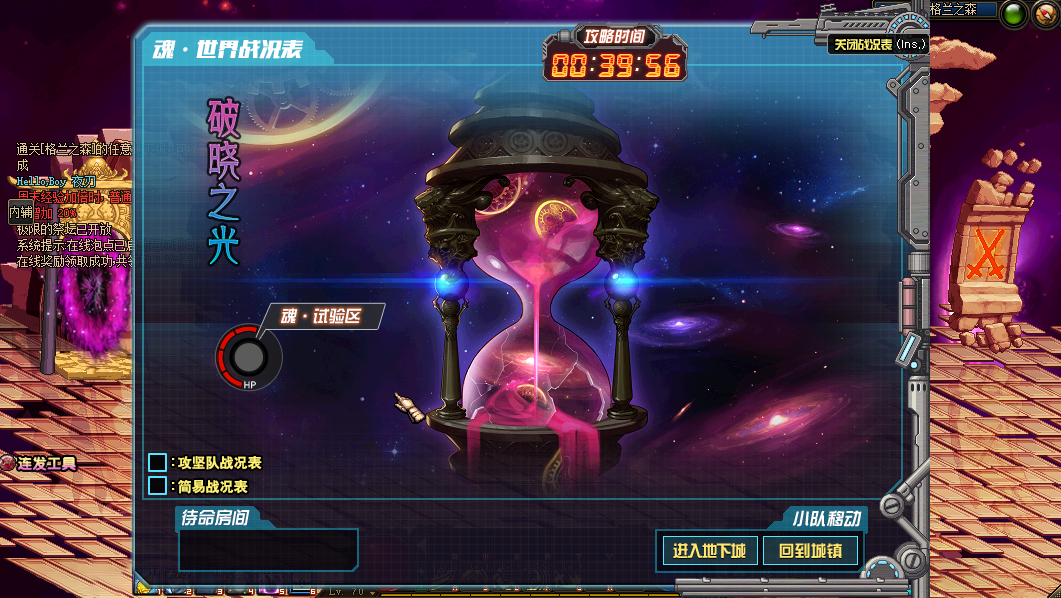Tick the 攻坚队战况表 checkbox

coord(157,463)
